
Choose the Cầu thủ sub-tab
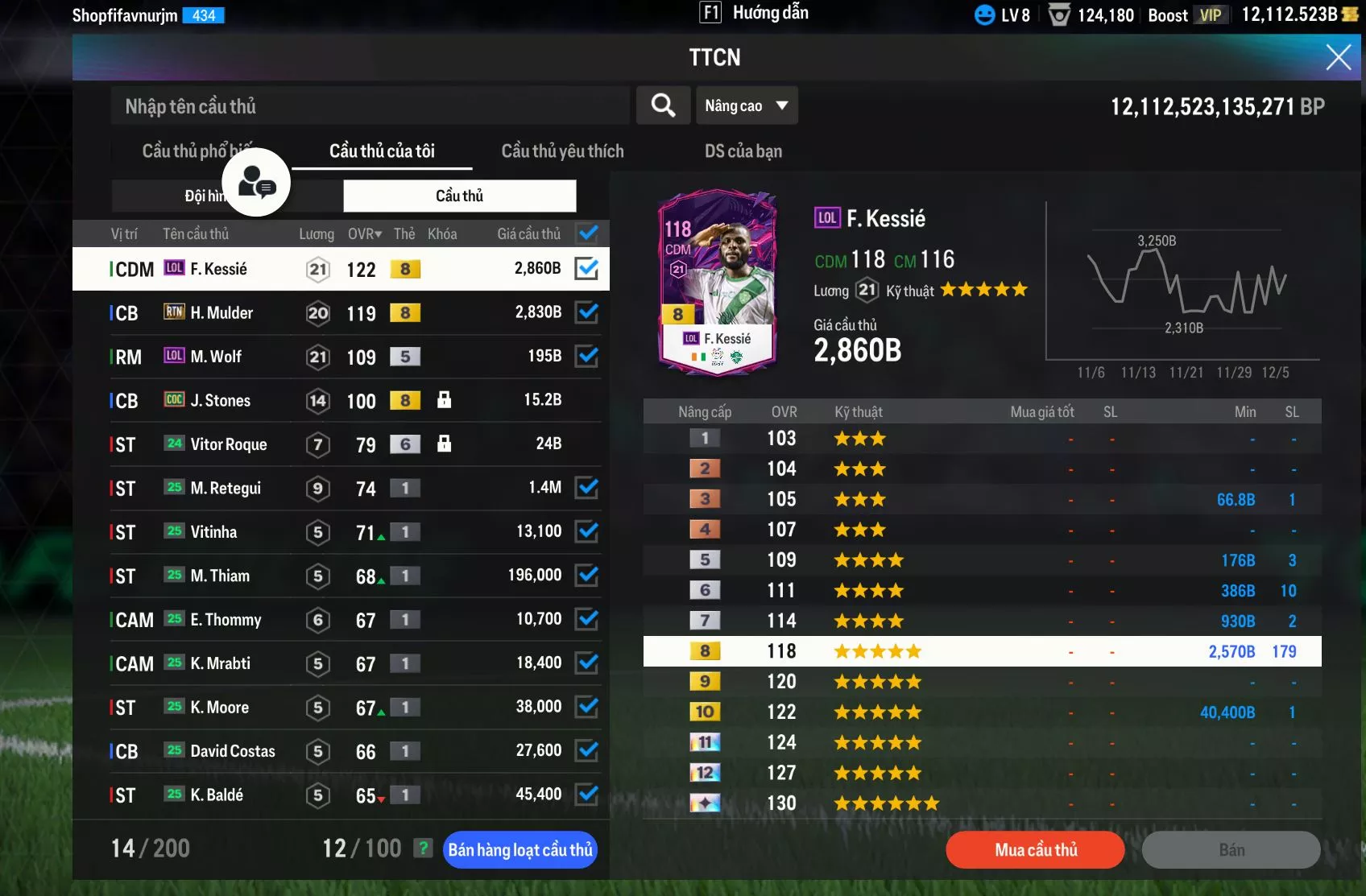click(459, 196)
